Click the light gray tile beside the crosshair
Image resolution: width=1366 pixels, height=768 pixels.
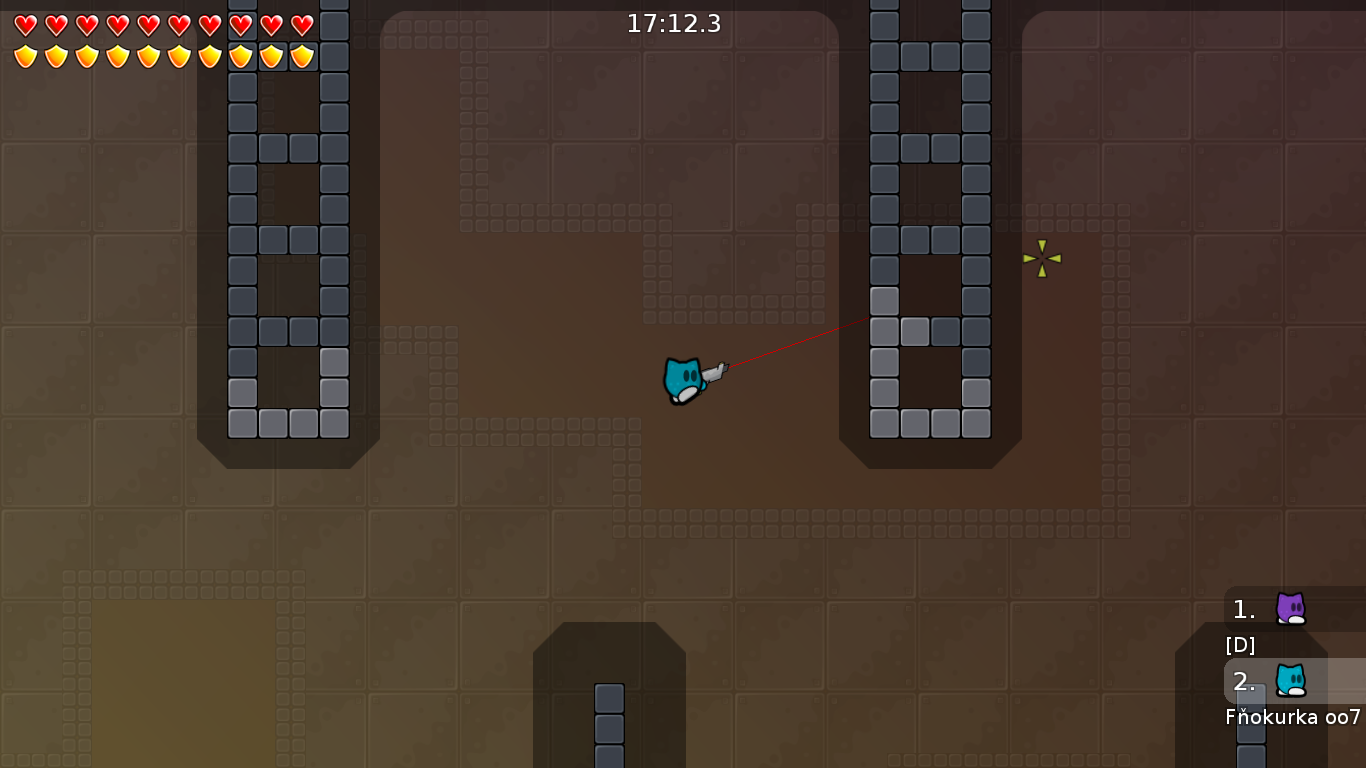[884, 300]
